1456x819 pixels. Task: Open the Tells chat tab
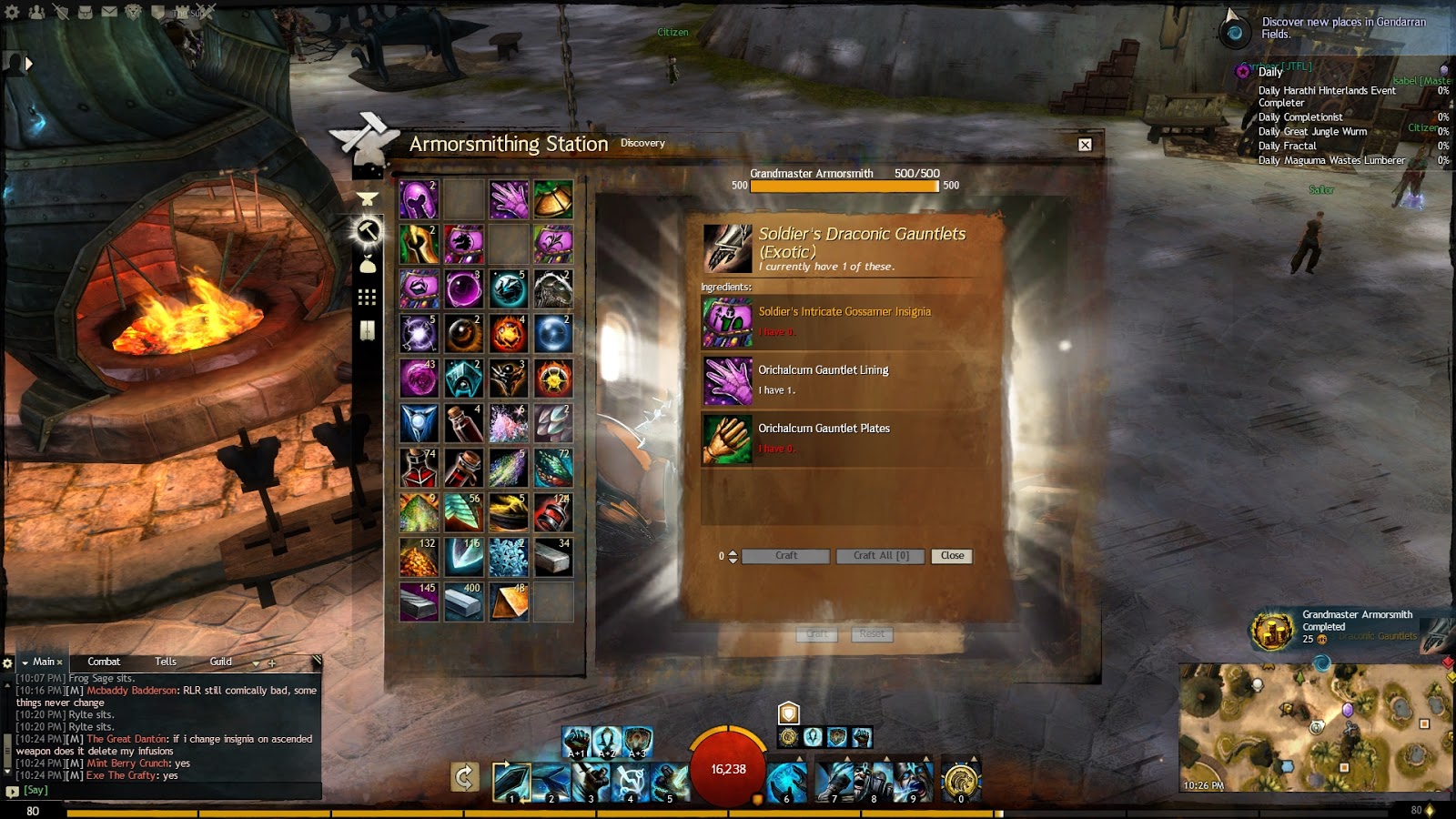166,662
